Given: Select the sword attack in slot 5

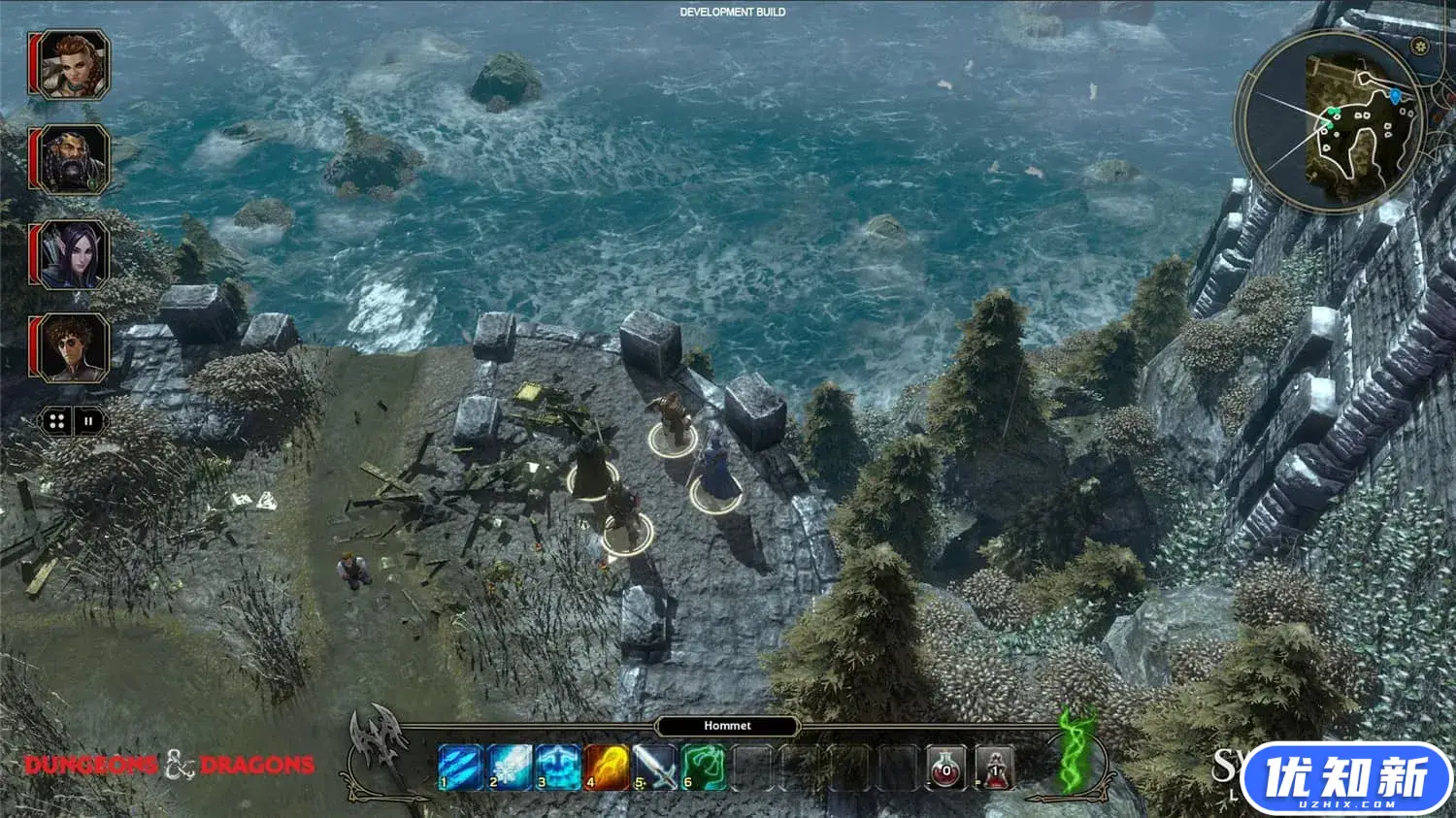Looking at the screenshot, I should (x=654, y=768).
